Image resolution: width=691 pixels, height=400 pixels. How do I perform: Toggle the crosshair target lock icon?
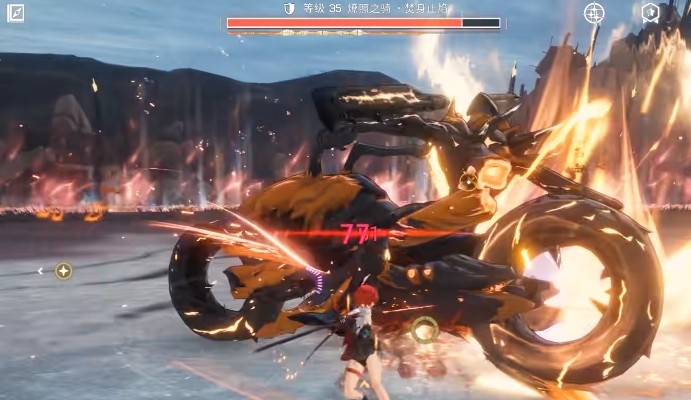coord(594,13)
